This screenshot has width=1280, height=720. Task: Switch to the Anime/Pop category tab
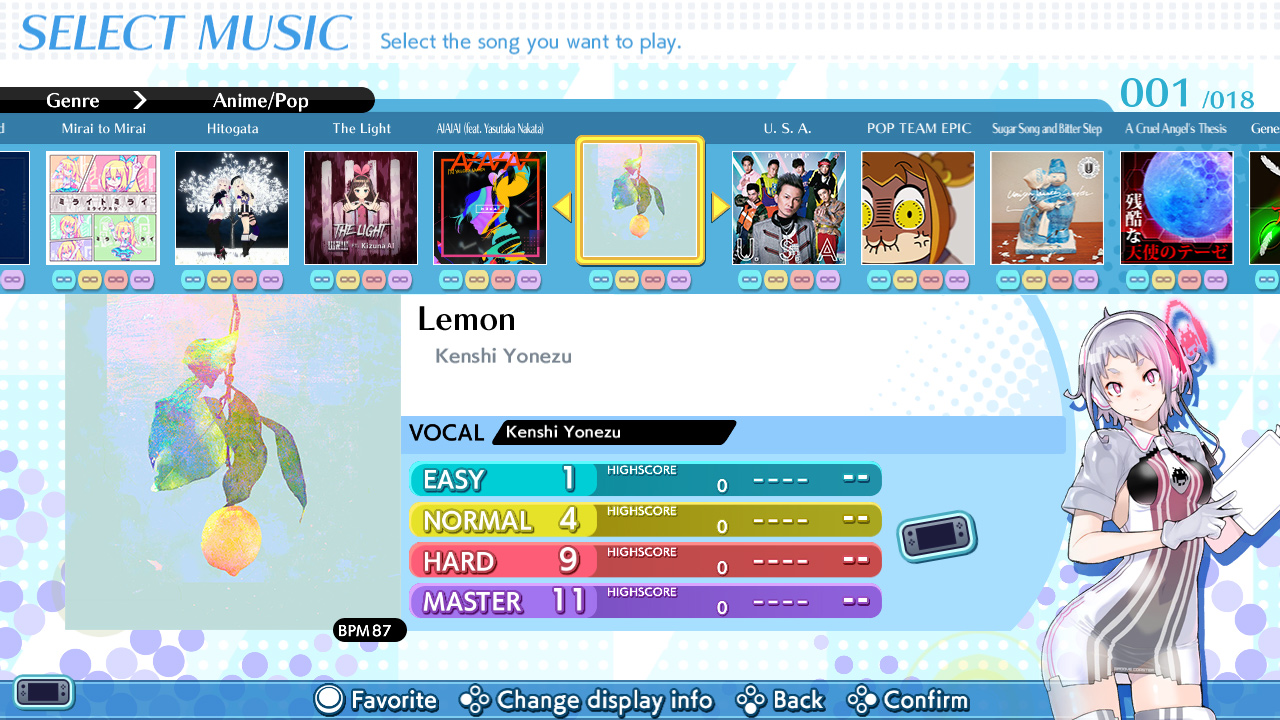(x=260, y=100)
